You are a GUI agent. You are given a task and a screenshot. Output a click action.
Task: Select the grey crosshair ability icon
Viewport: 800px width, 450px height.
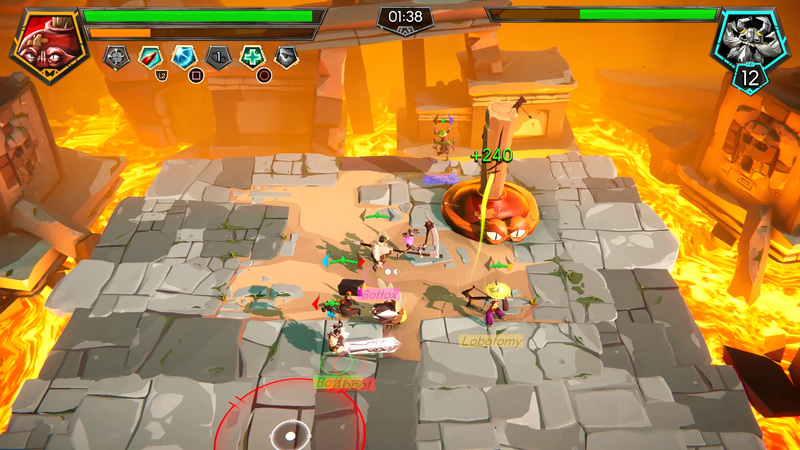(115, 57)
